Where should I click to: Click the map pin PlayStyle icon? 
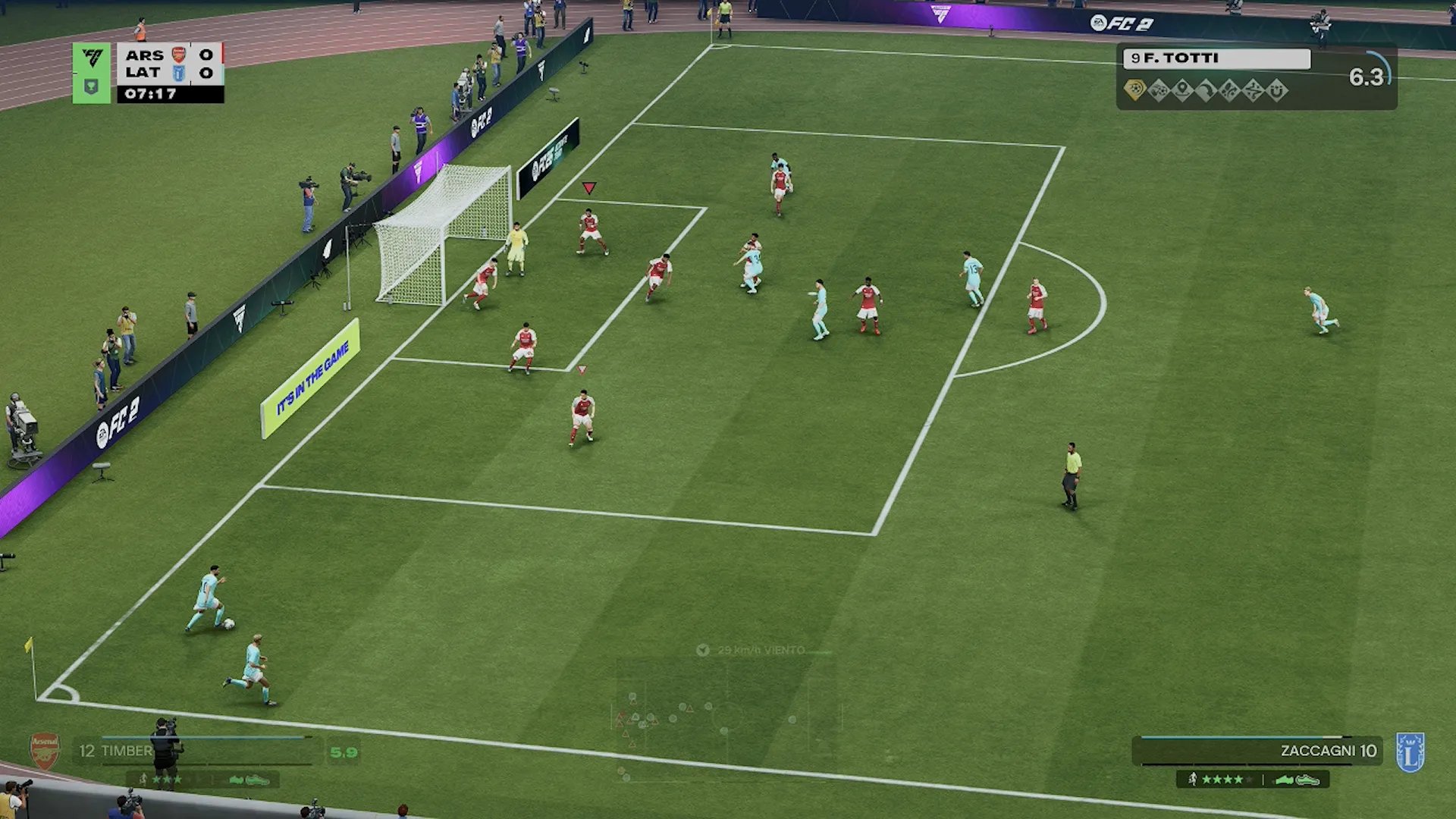coord(1182,91)
